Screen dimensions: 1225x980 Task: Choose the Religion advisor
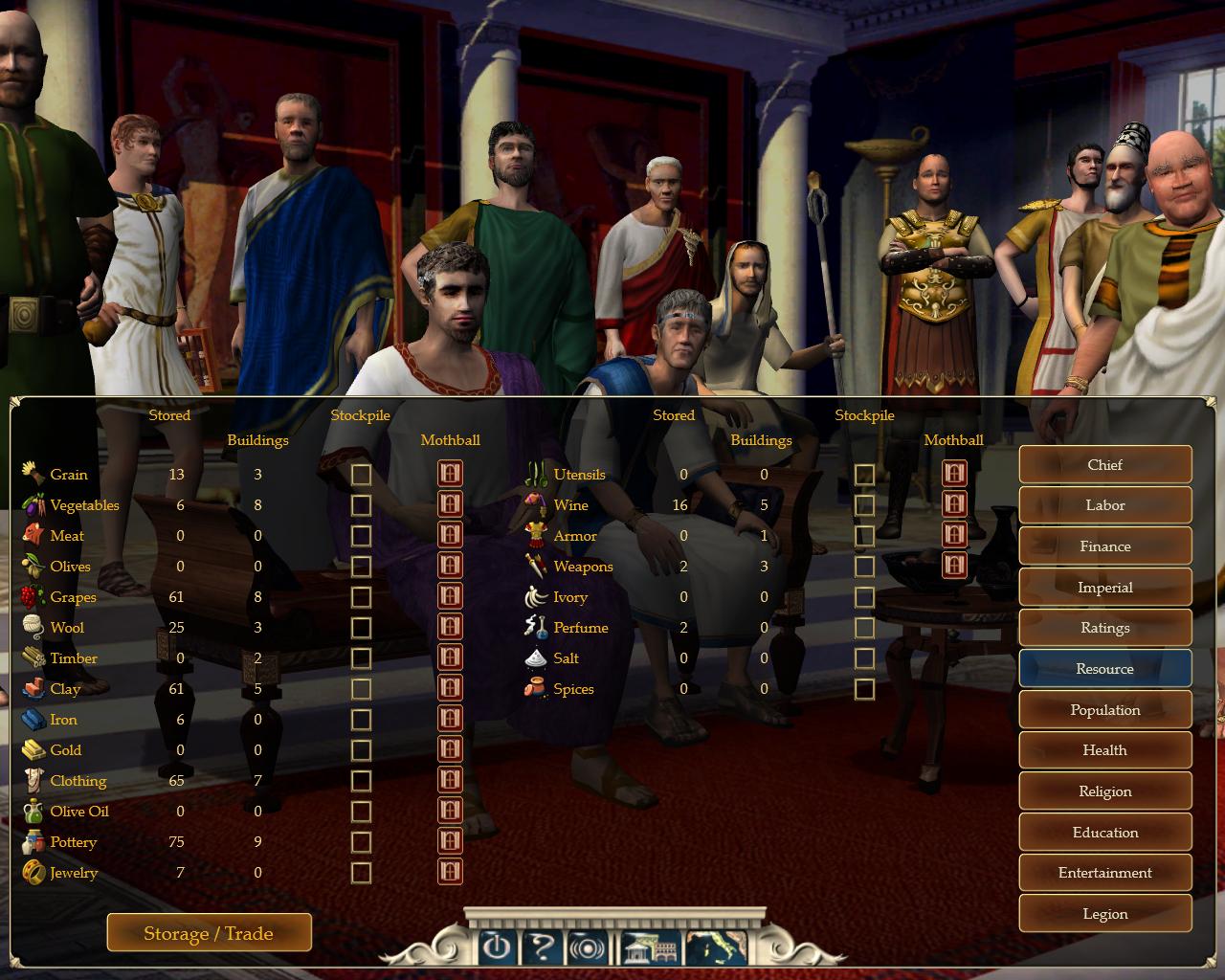point(1104,791)
